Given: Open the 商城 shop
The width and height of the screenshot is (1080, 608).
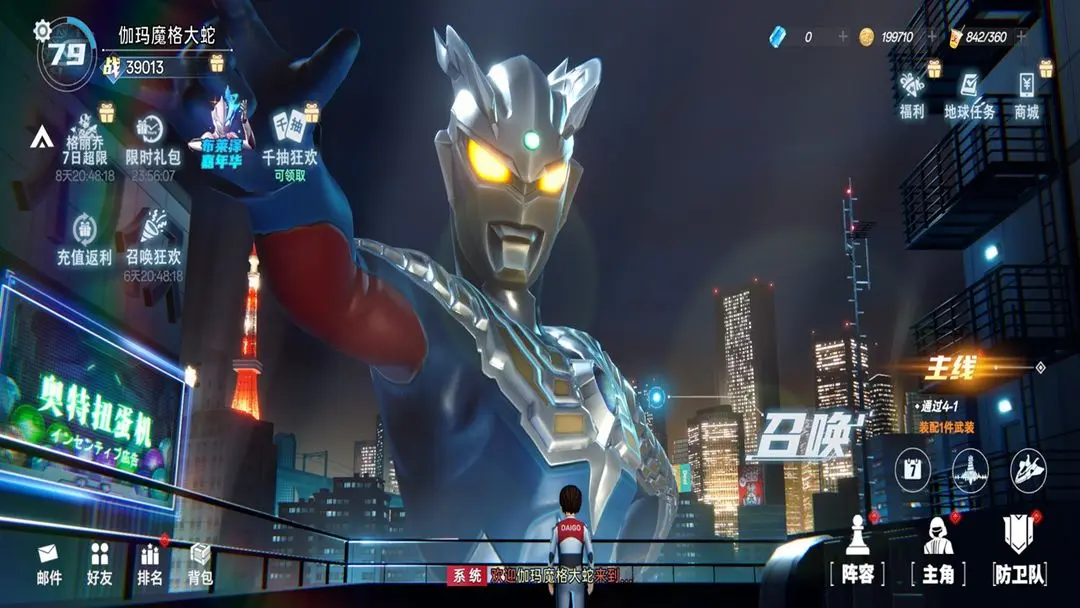Looking at the screenshot, I should [1027, 93].
